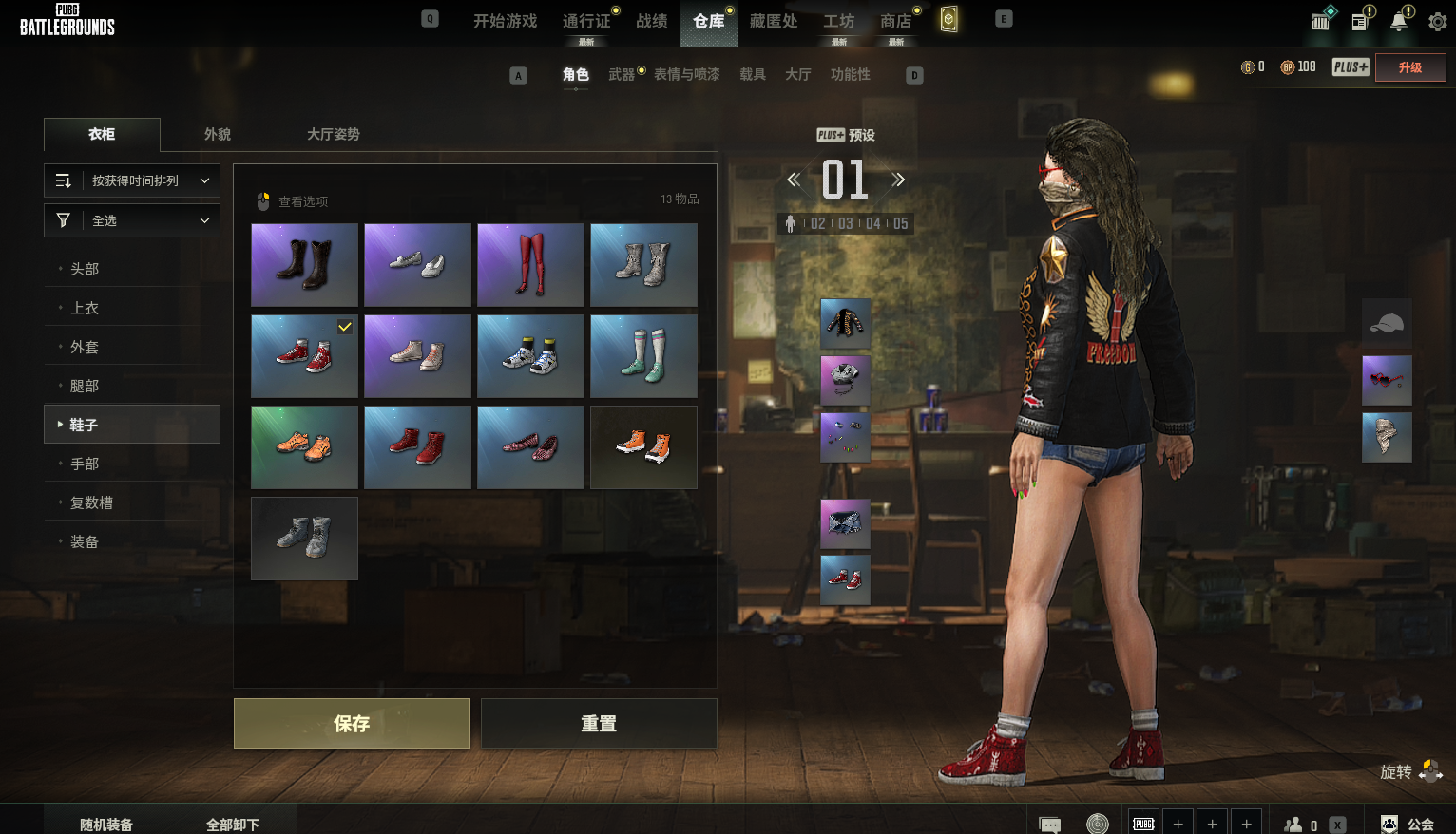This screenshot has width=1456, height=834.
Task: Switch to the 武器 weapons subtab
Action: tap(622, 75)
